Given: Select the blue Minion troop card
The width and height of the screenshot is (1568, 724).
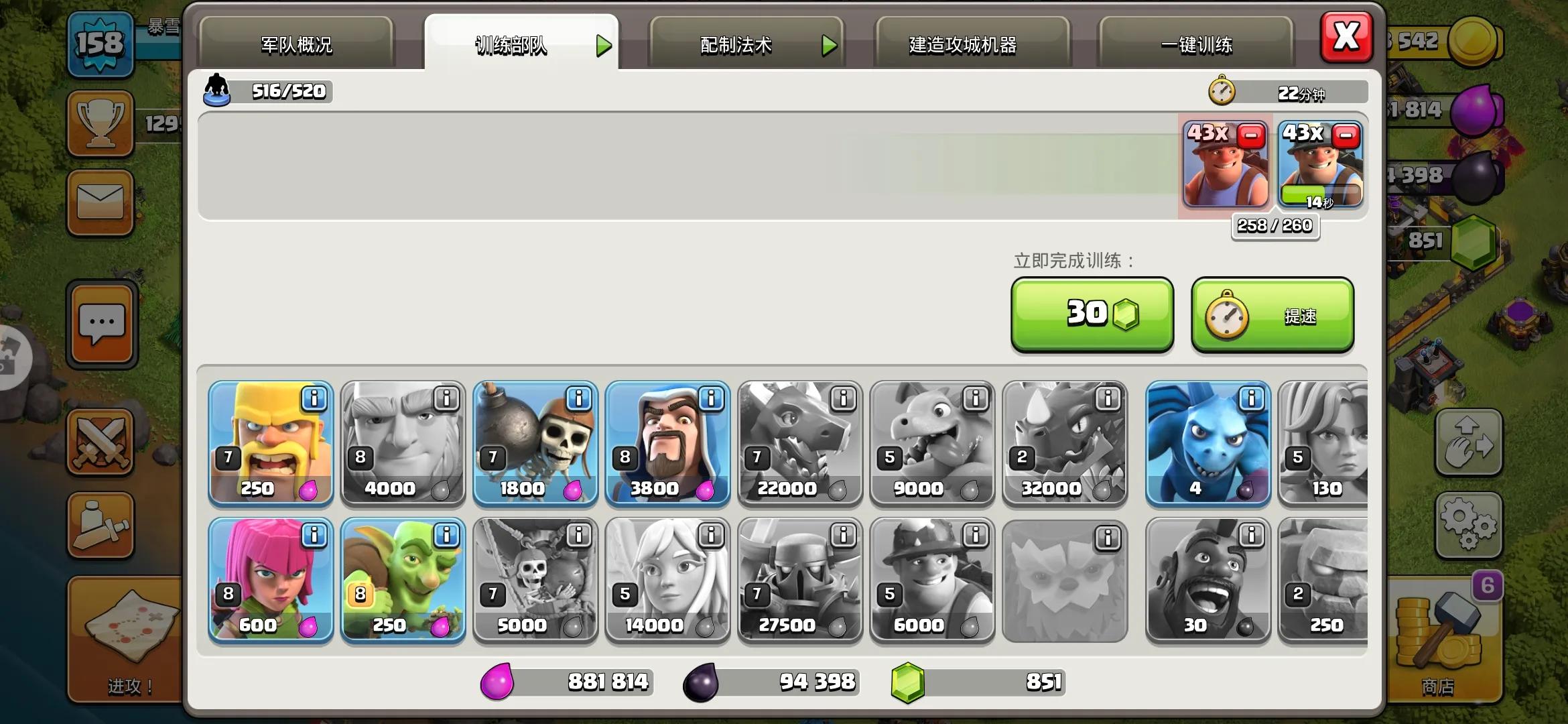Looking at the screenshot, I should (x=1207, y=442).
